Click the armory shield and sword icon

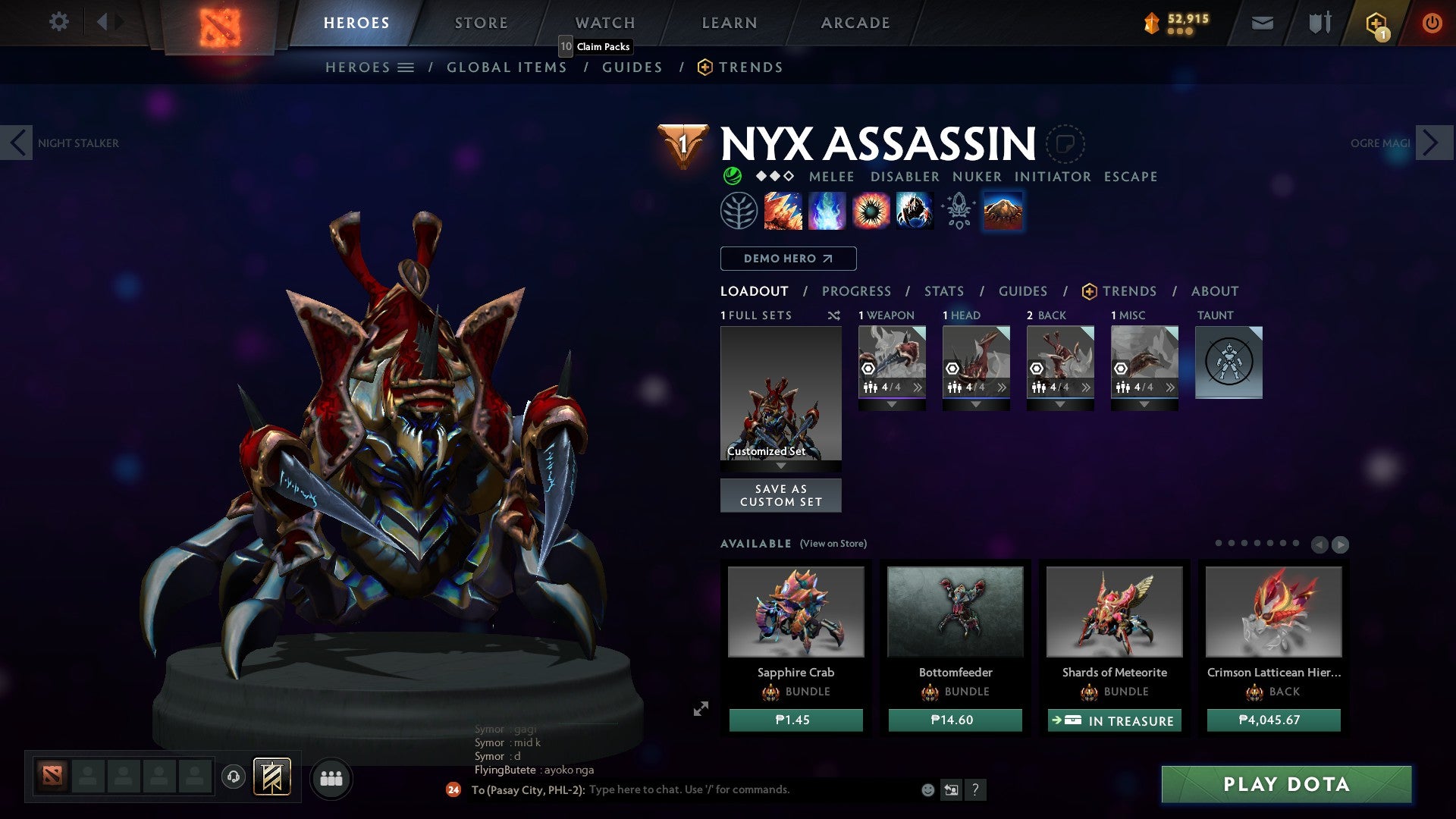(1319, 22)
